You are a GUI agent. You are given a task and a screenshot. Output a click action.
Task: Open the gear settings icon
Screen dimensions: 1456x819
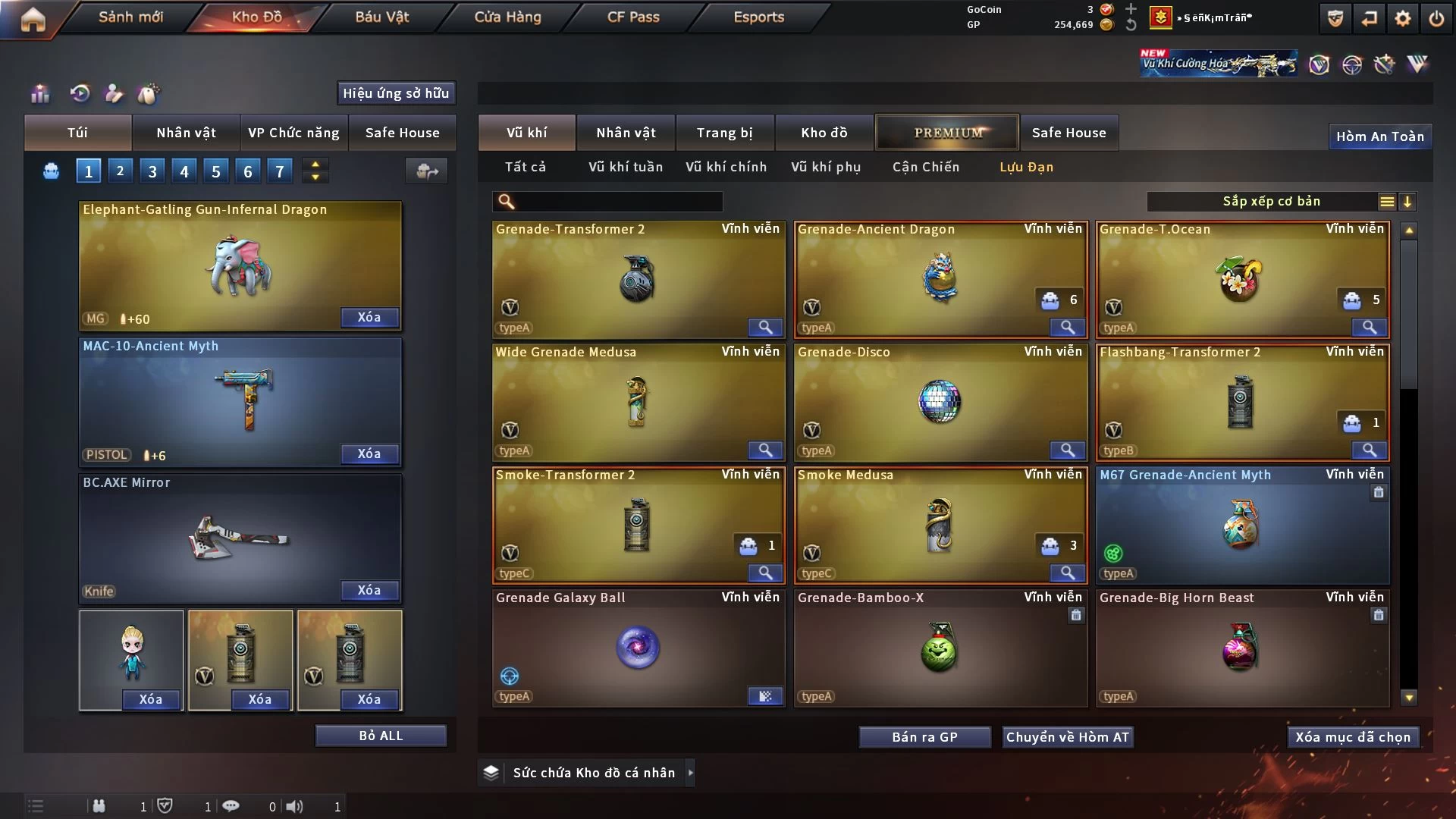click(x=1403, y=18)
